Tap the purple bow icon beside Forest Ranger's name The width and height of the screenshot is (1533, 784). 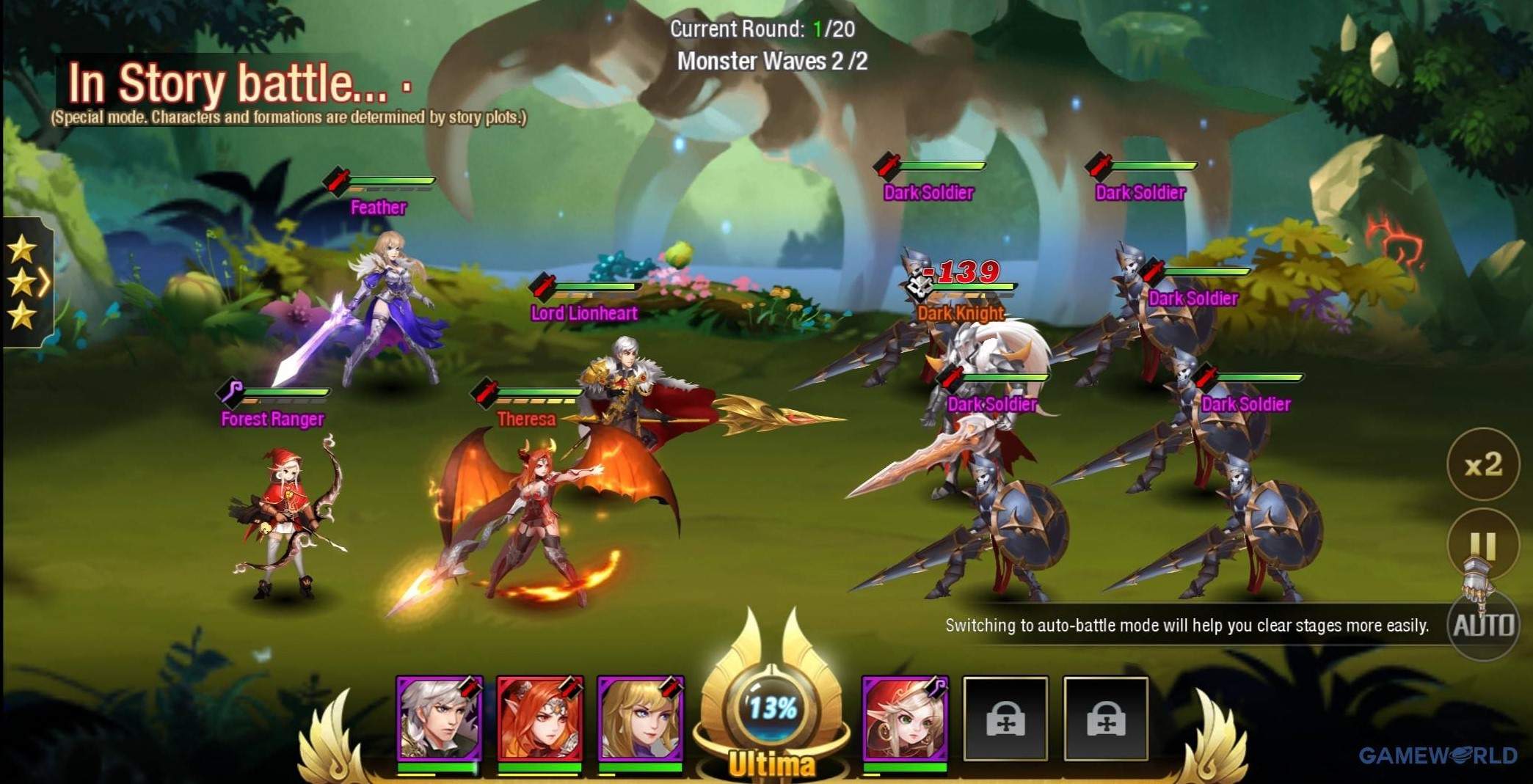(230, 392)
